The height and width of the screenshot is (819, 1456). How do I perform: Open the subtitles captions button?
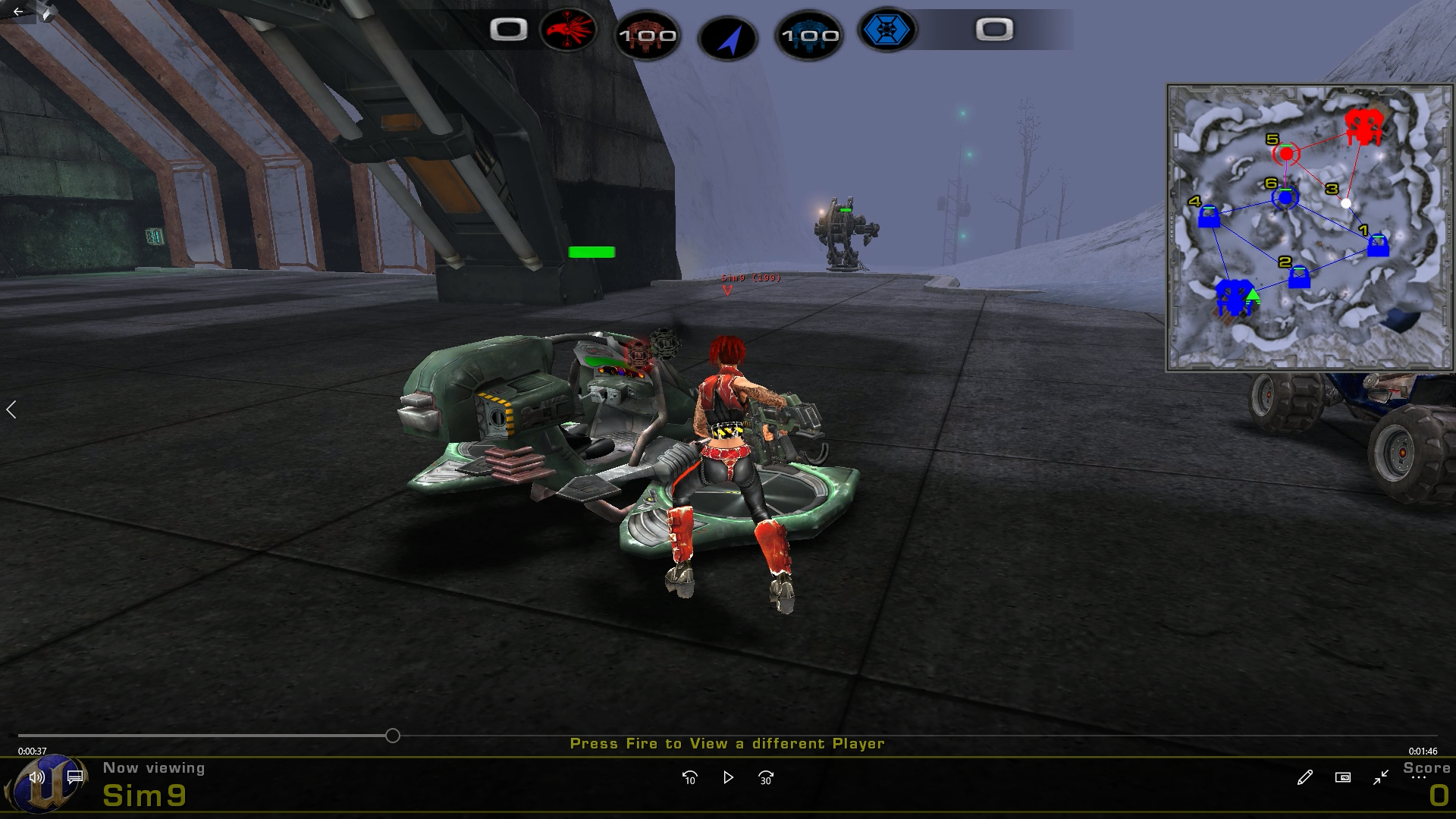click(x=75, y=777)
